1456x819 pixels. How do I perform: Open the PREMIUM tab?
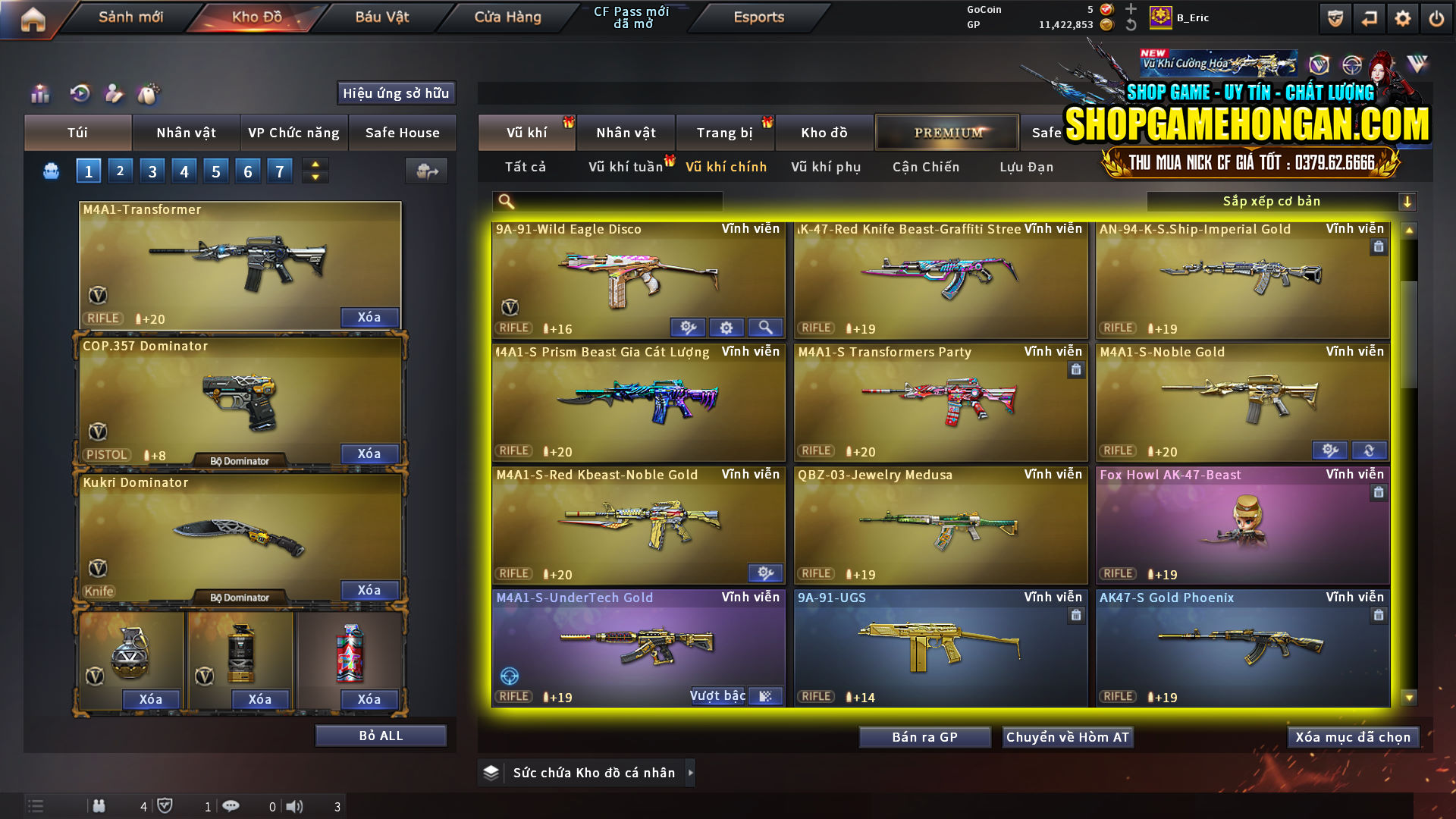click(x=946, y=132)
